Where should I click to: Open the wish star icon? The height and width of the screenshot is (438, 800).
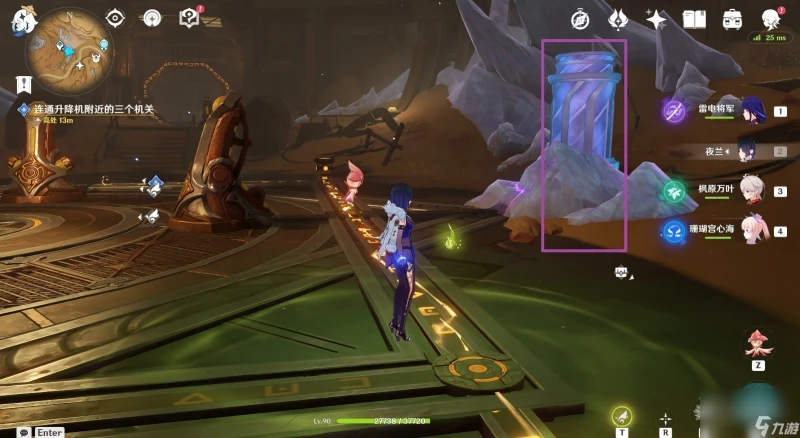pyautogui.click(x=655, y=18)
